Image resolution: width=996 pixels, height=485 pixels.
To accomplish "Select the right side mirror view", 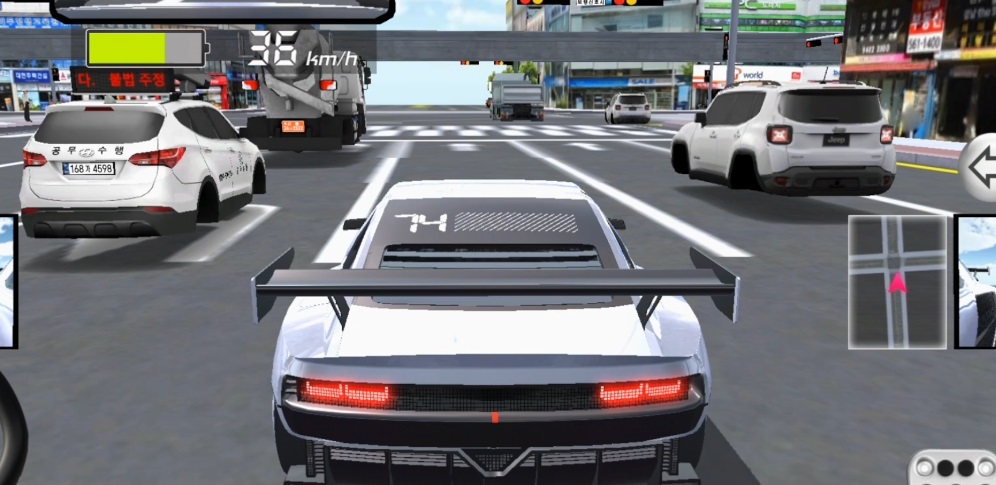I will [976, 281].
